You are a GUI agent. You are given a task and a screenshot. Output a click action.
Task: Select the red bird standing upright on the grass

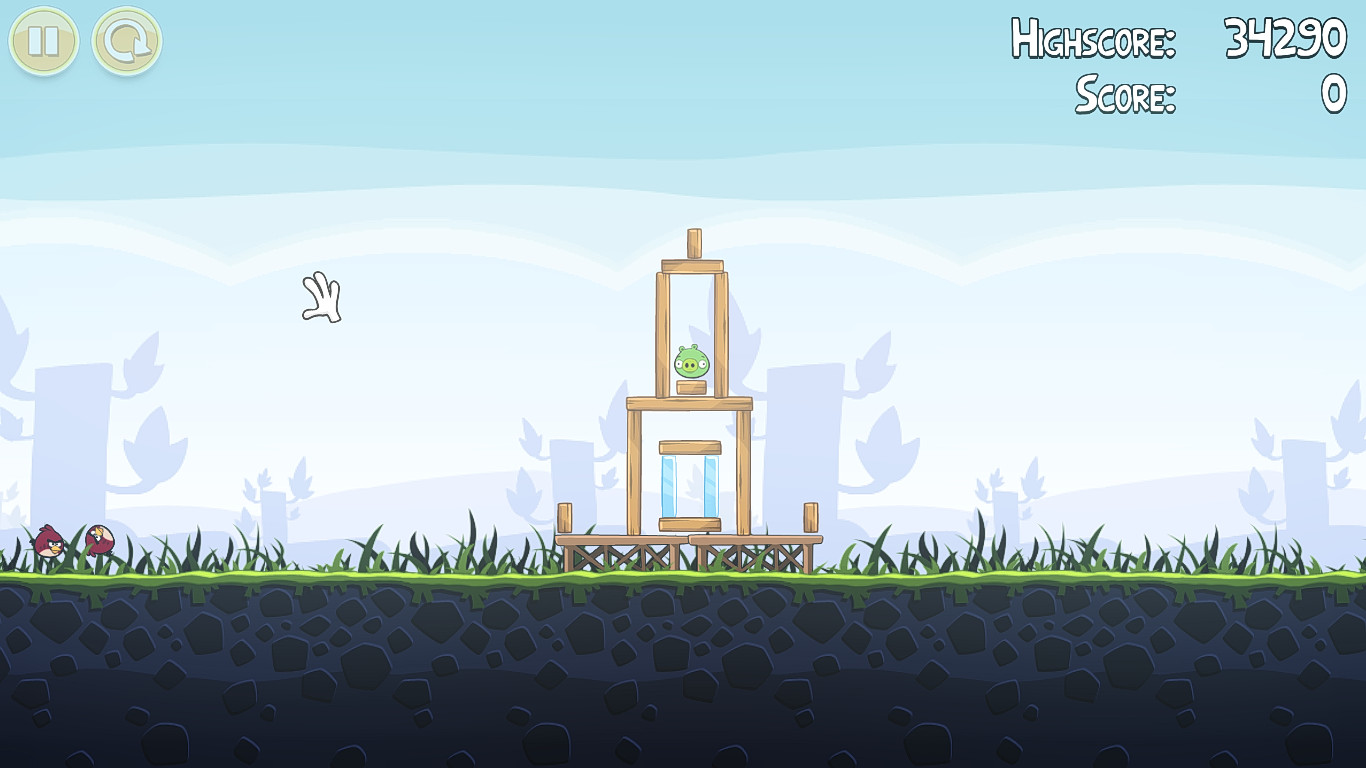[x=48, y=543]
